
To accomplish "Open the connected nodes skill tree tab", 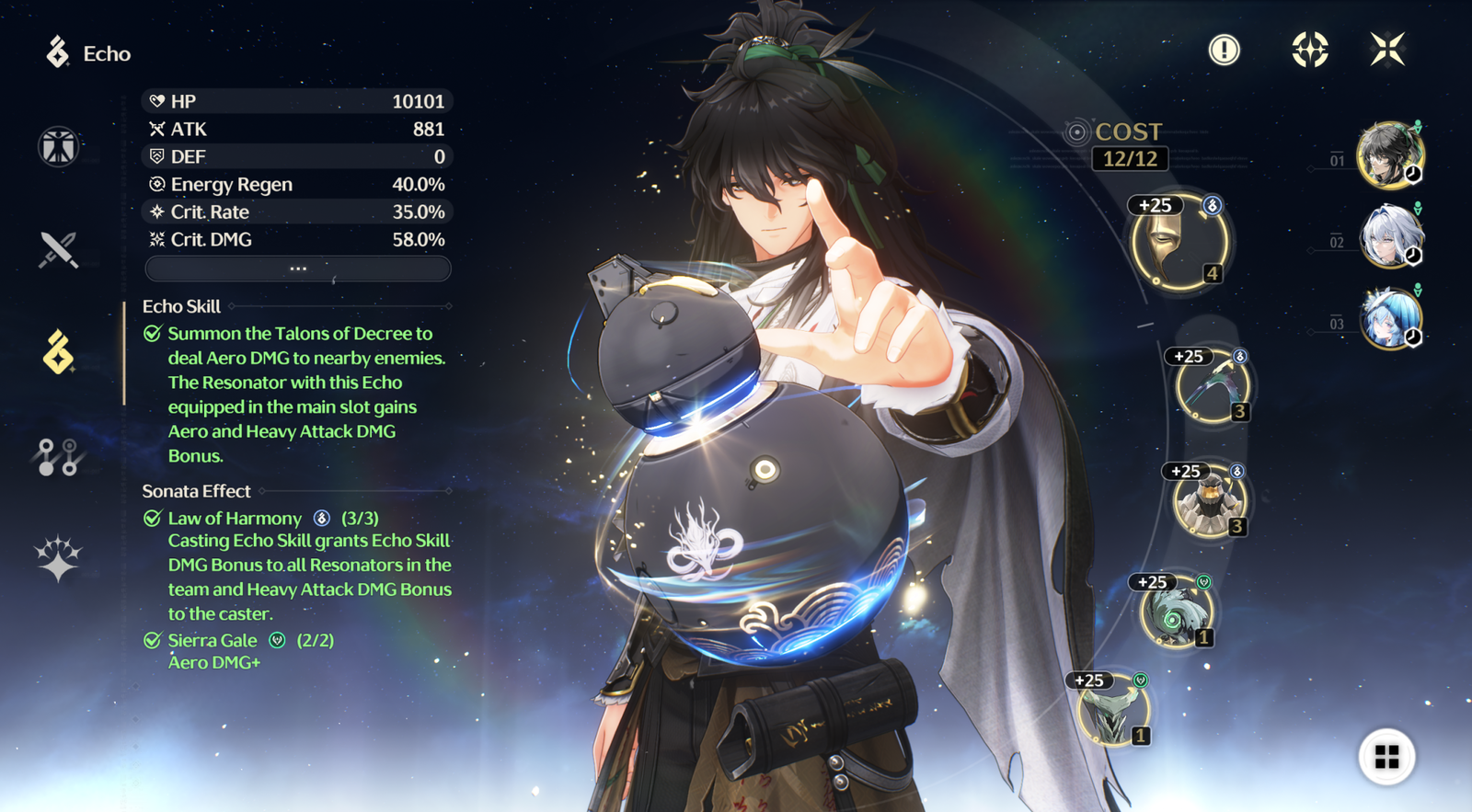I will 59,456.
